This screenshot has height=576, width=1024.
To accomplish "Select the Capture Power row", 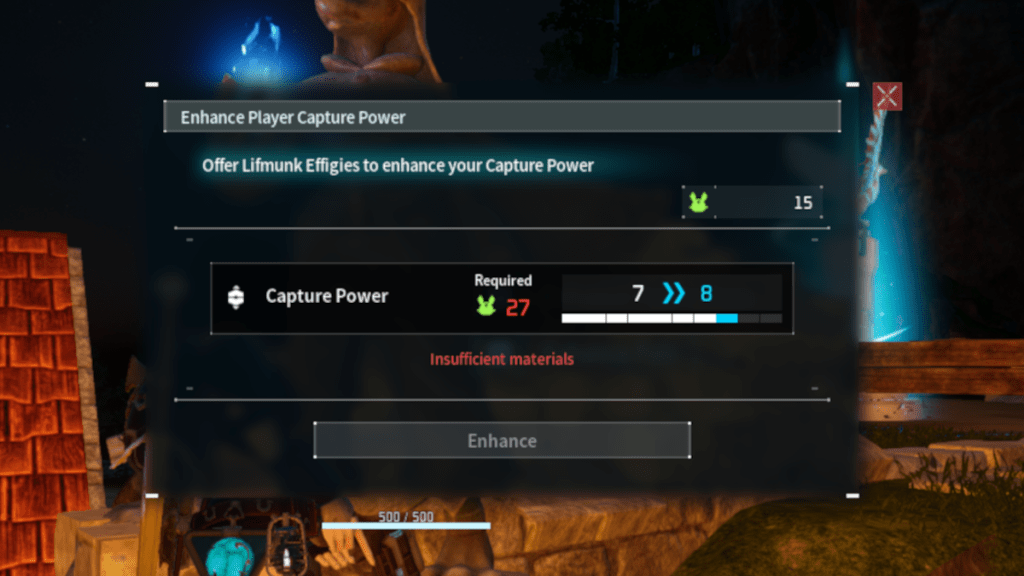I will pos(501,298).
